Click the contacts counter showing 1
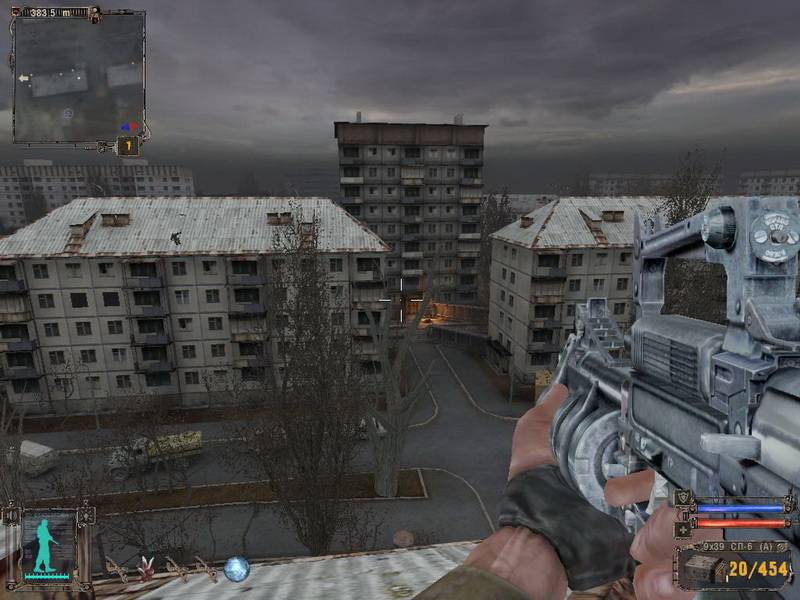This screenshot has width=800, height=600. coord(128,146)
